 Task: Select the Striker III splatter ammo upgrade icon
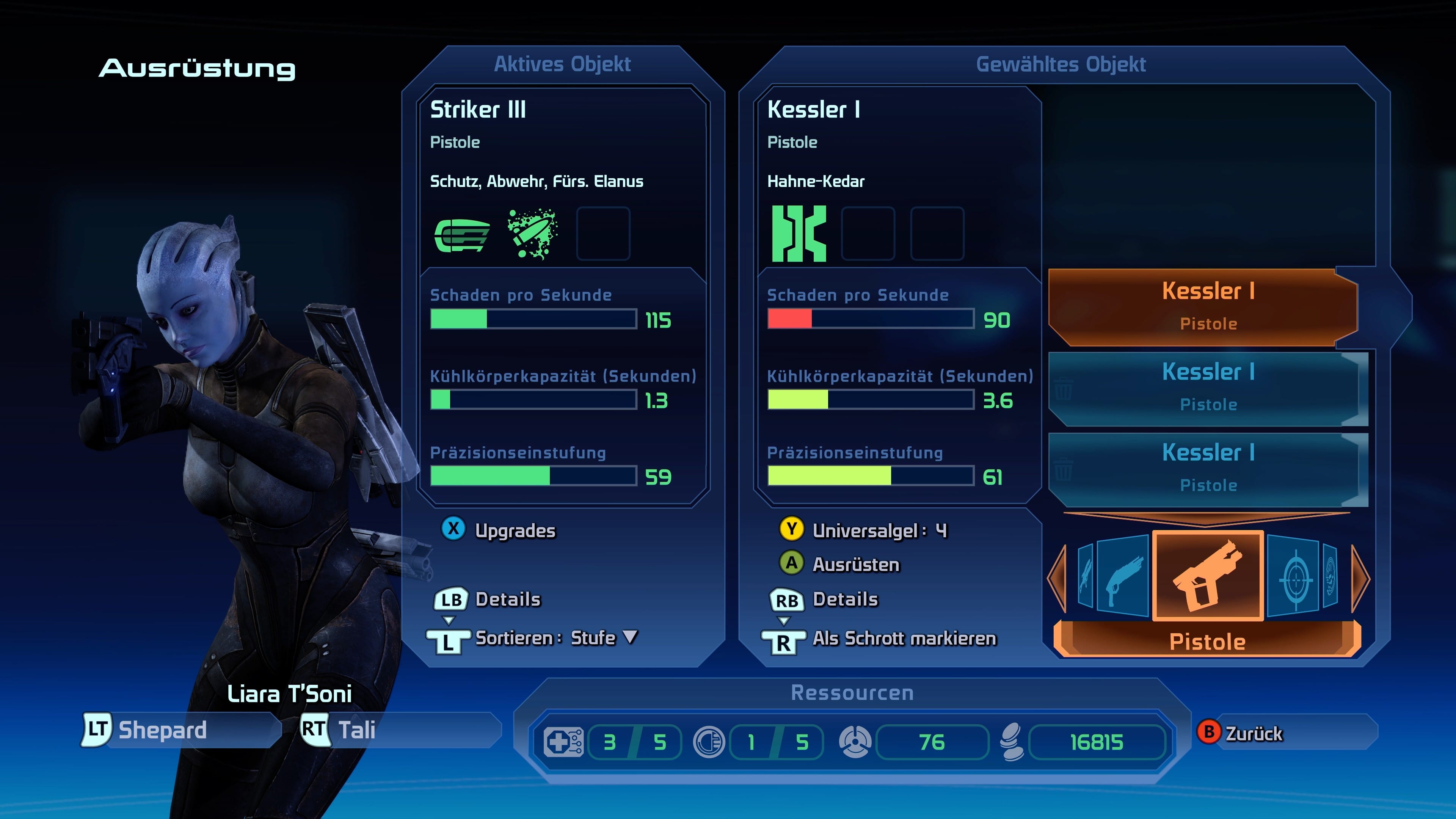click(x=532, y=234)
